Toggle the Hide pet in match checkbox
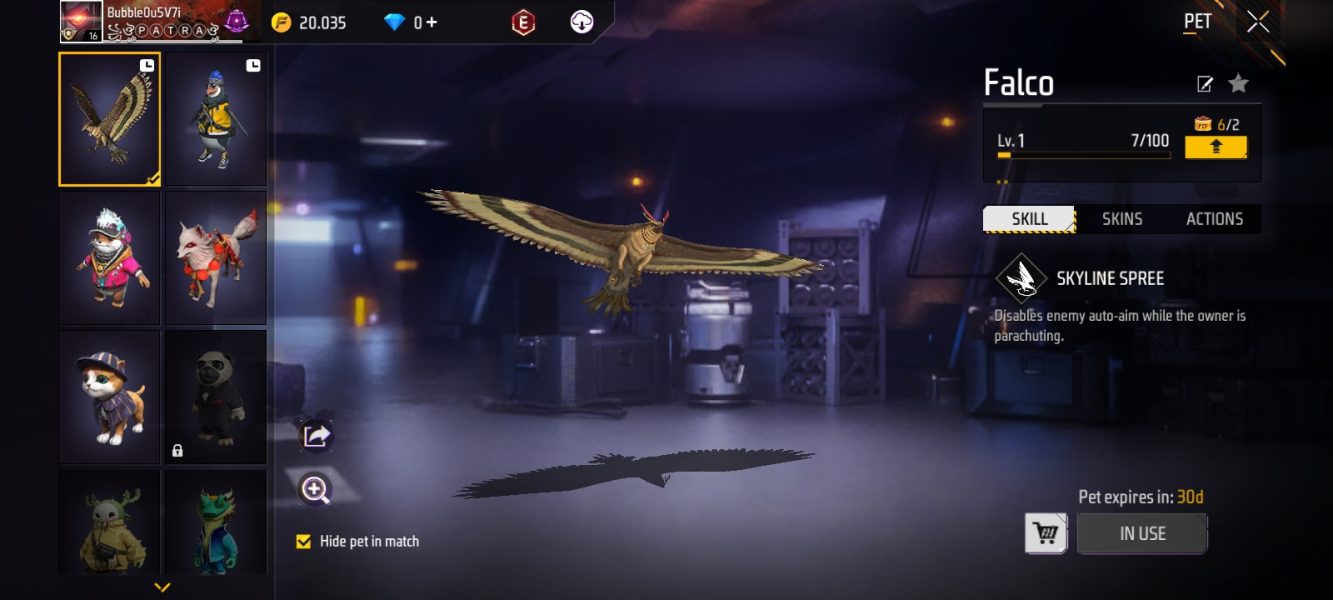The width and height of the screenshot is (1333, 600). pyautogui.click(x=304, y=542)
